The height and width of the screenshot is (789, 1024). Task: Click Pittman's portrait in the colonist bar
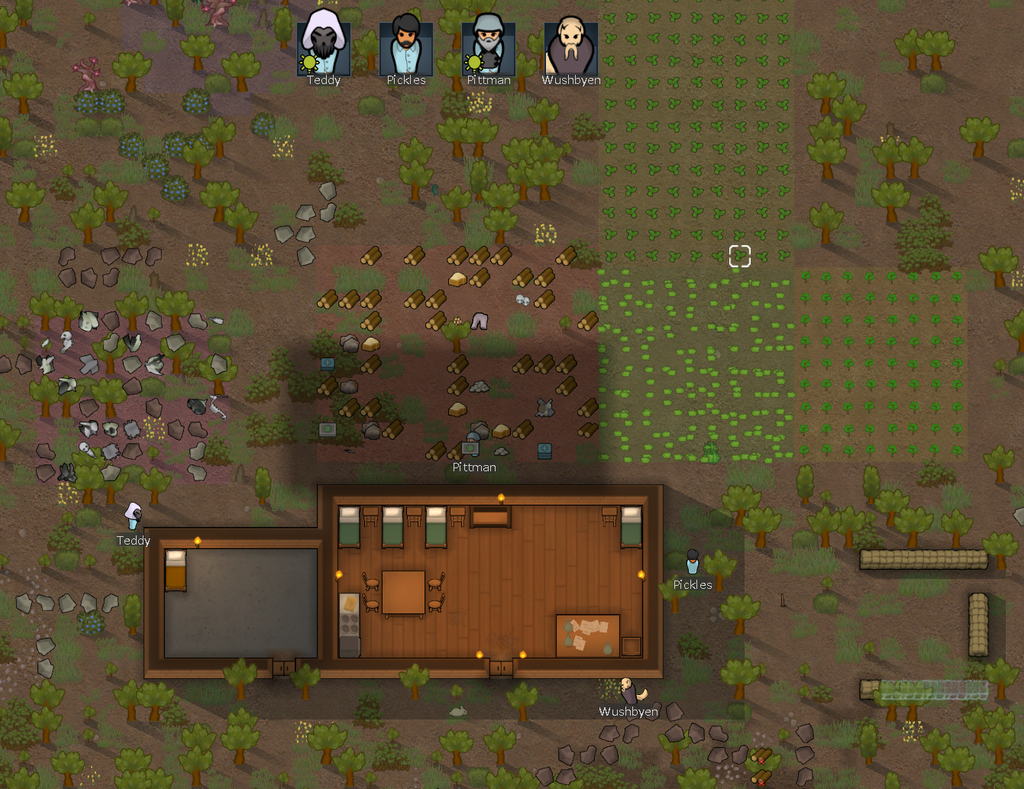pos(488,43)
